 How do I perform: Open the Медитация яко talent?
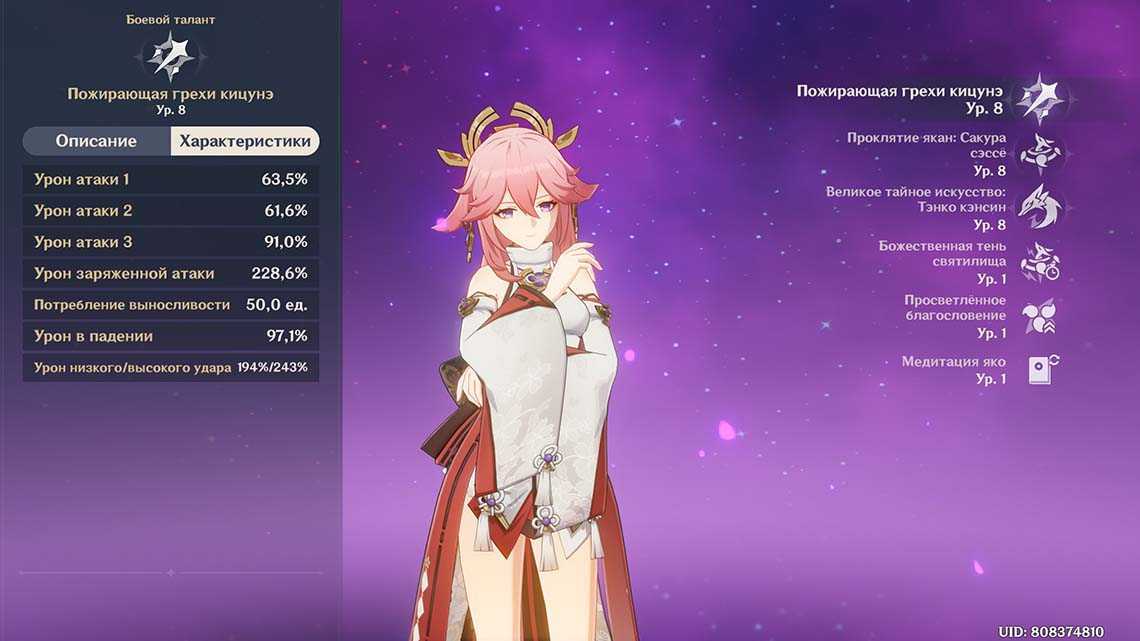click(1040, 370)
